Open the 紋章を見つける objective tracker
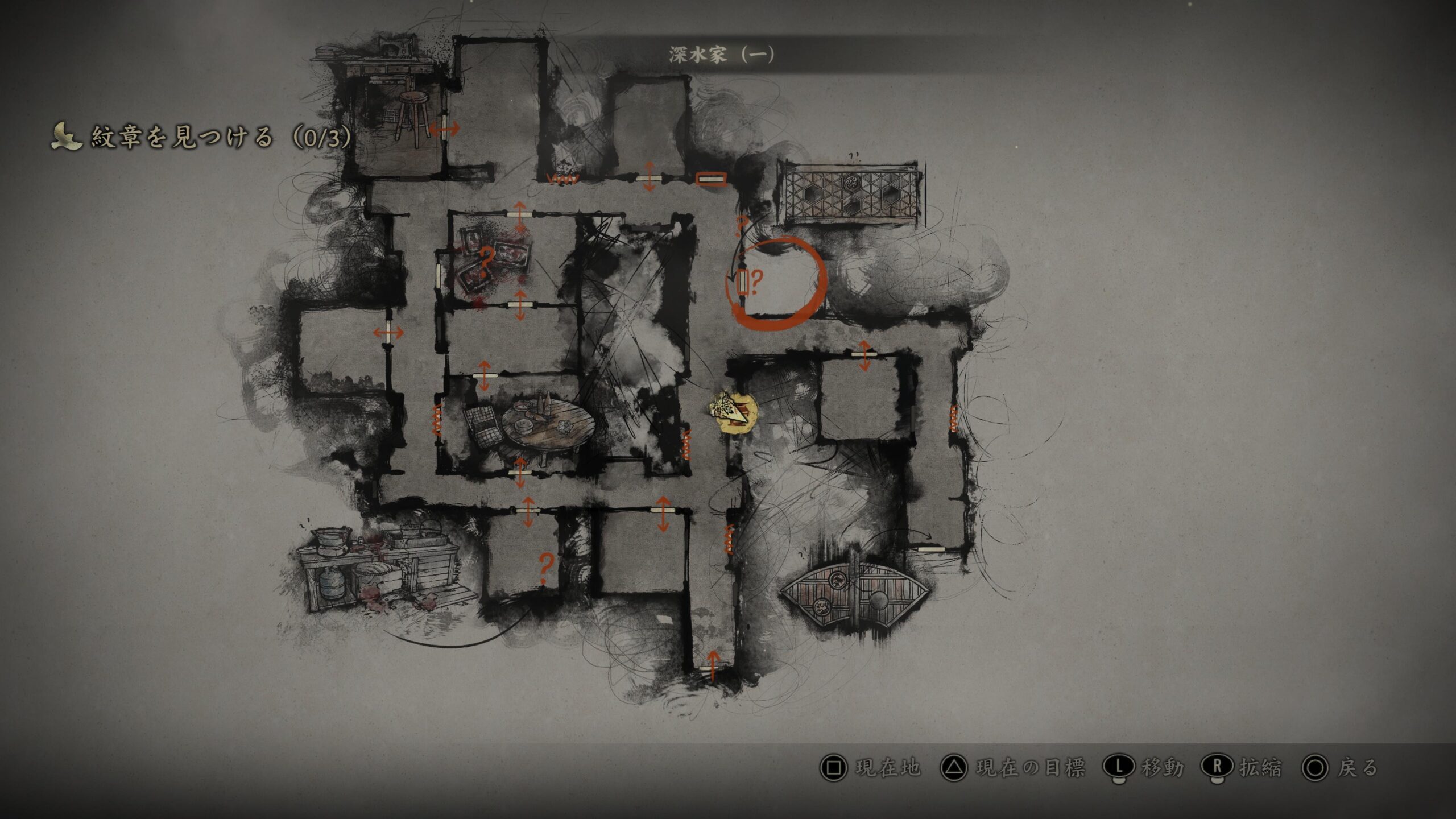The width and height of the screenshot is (1456, 819). tap(202, 138)
